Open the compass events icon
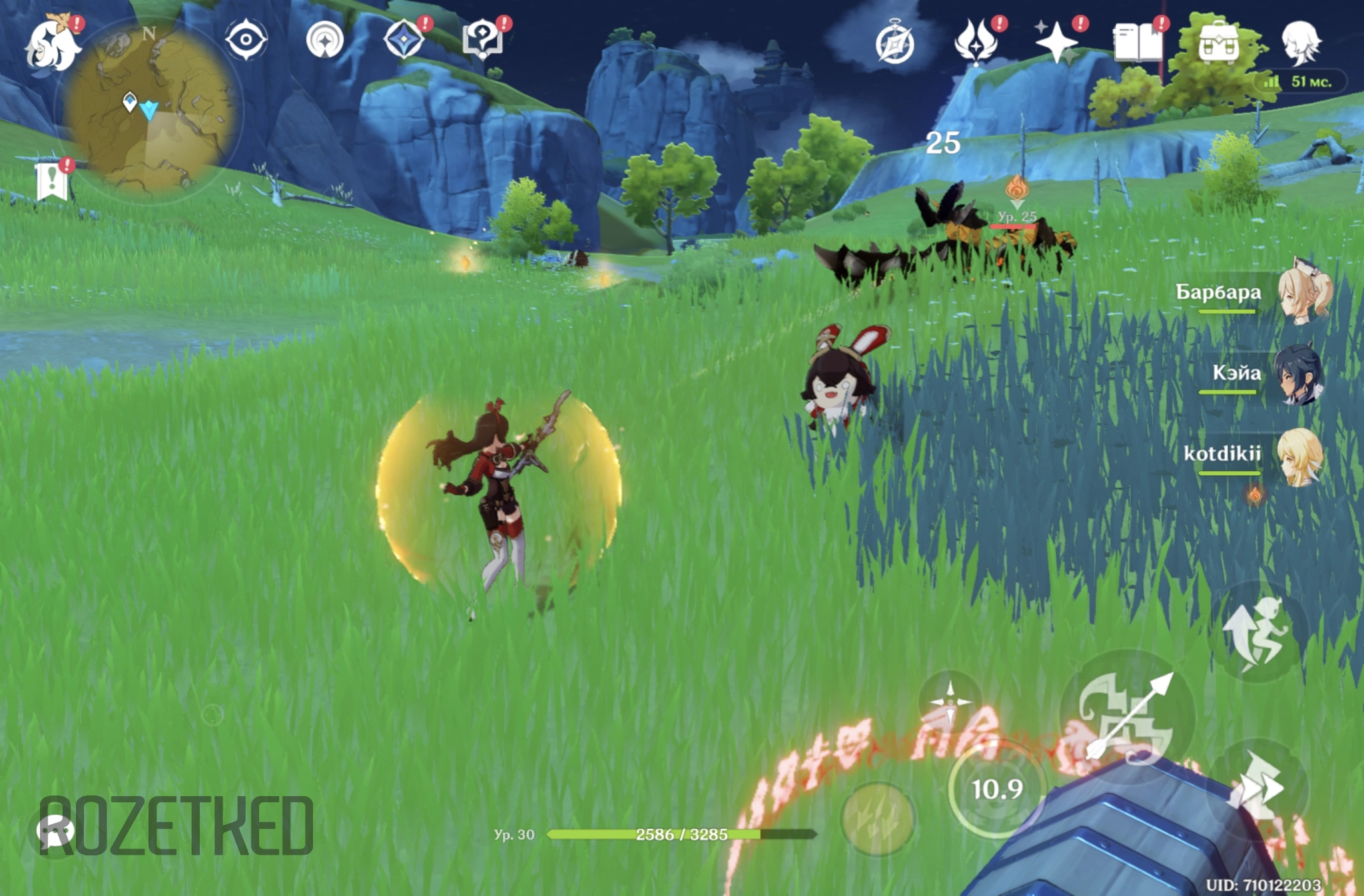Screen dimensions: 1364x896 coord(894,43)
